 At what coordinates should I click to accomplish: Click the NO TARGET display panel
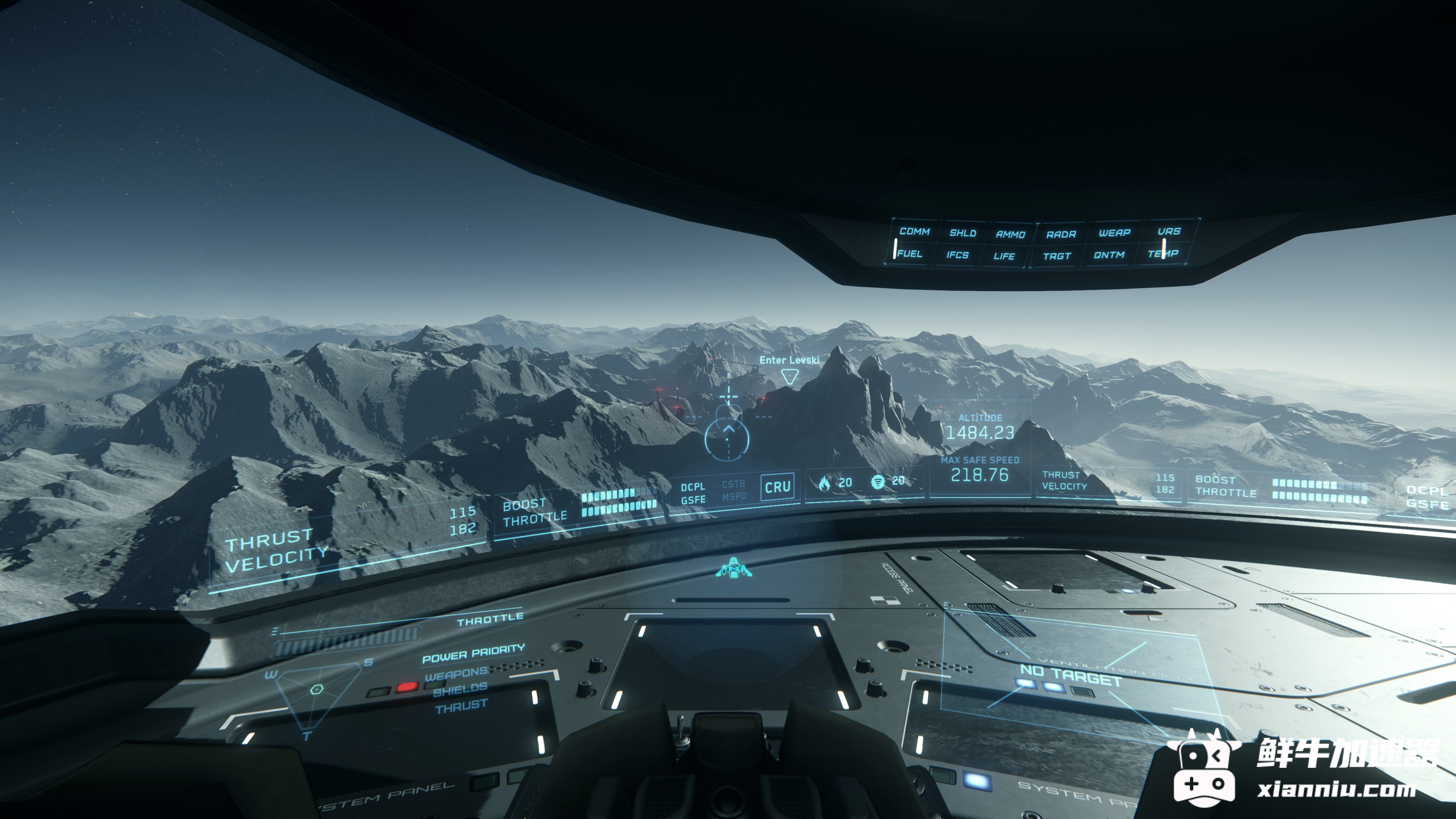1070,675
